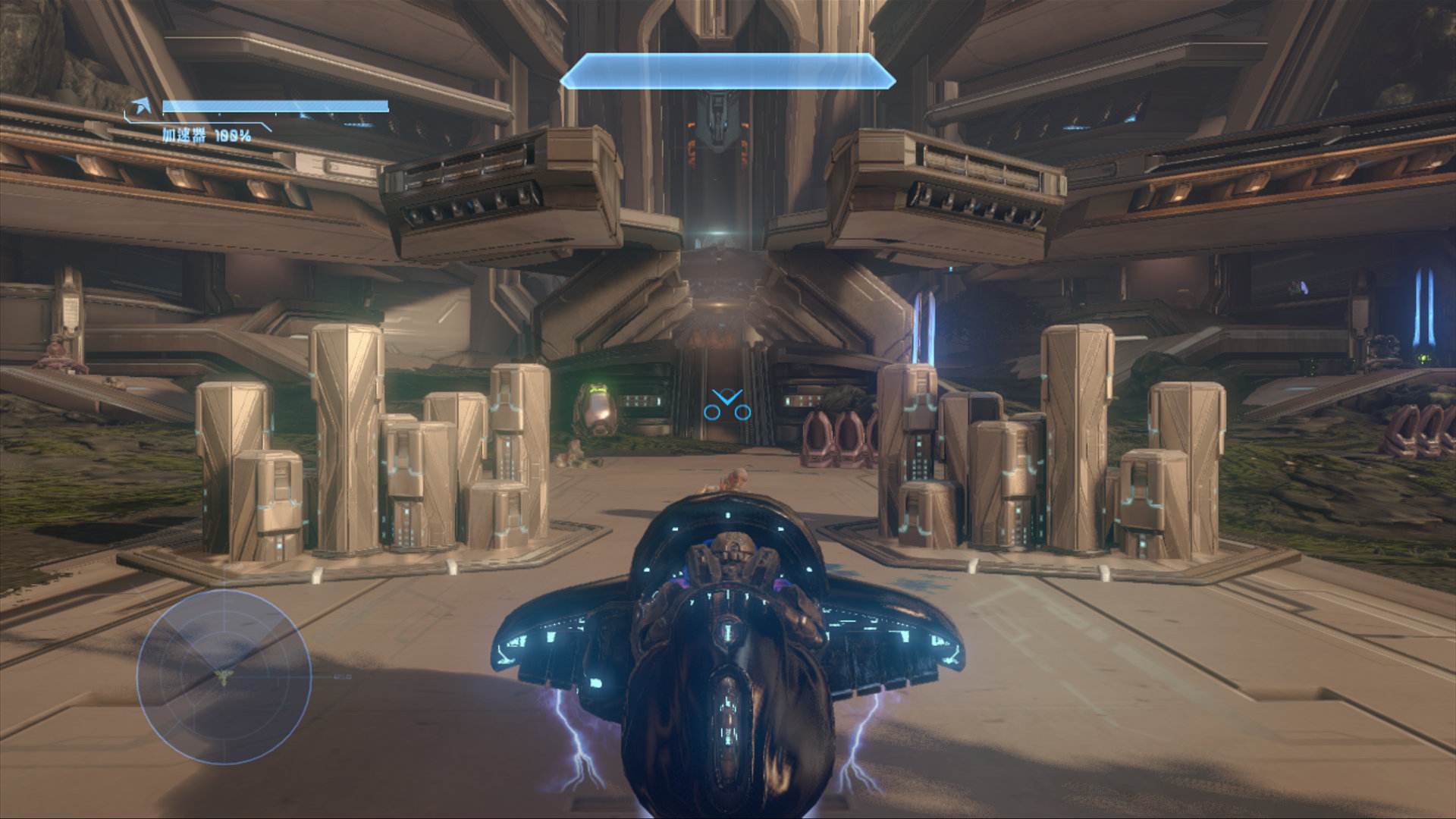Click the circular motion tracker radar
This screenshot has width=1456, height=819.
click(x=224, y=676)
